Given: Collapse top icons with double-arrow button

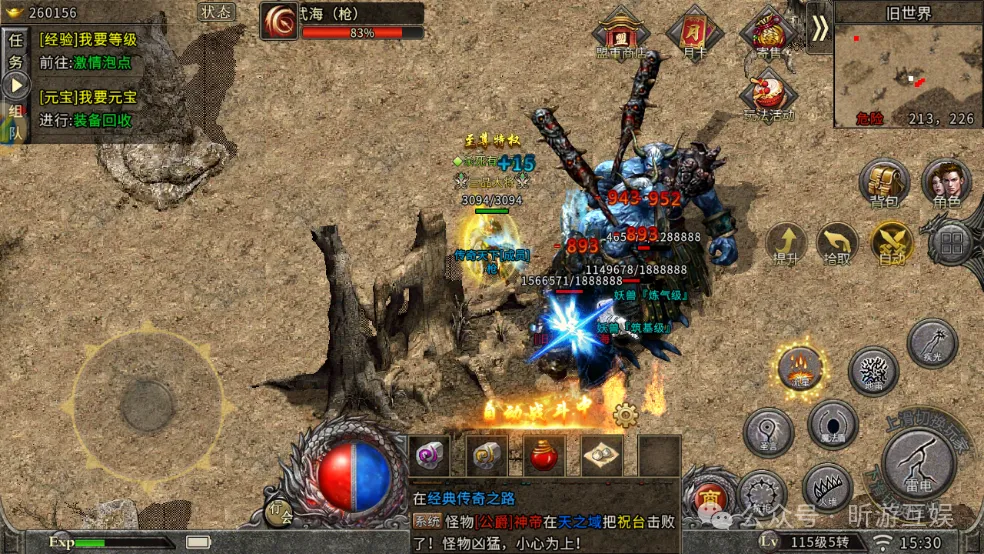Looking at the screenshot, I should pos(819,28).
